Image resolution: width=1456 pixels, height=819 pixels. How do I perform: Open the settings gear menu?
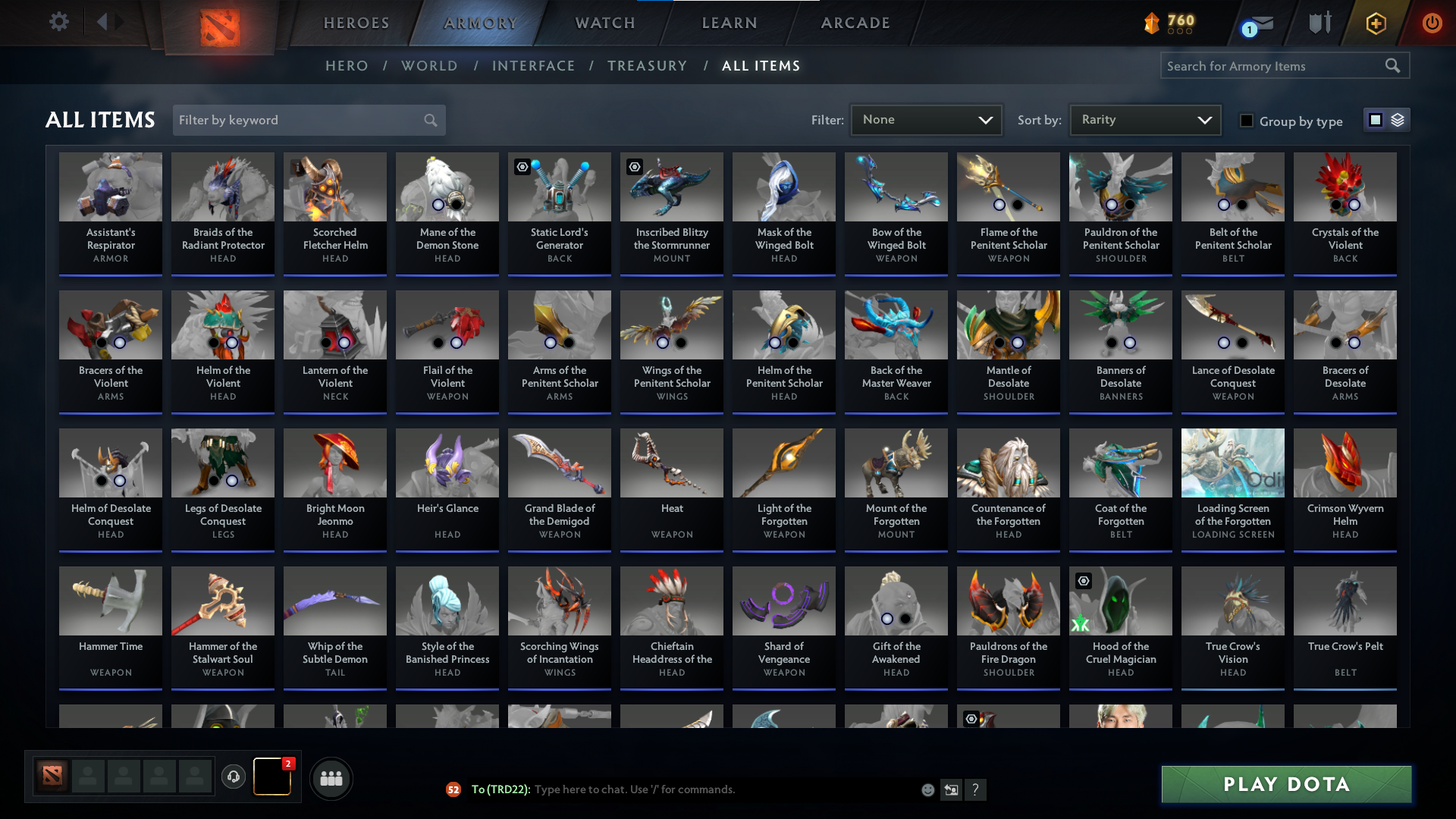(x=58, y=22)
